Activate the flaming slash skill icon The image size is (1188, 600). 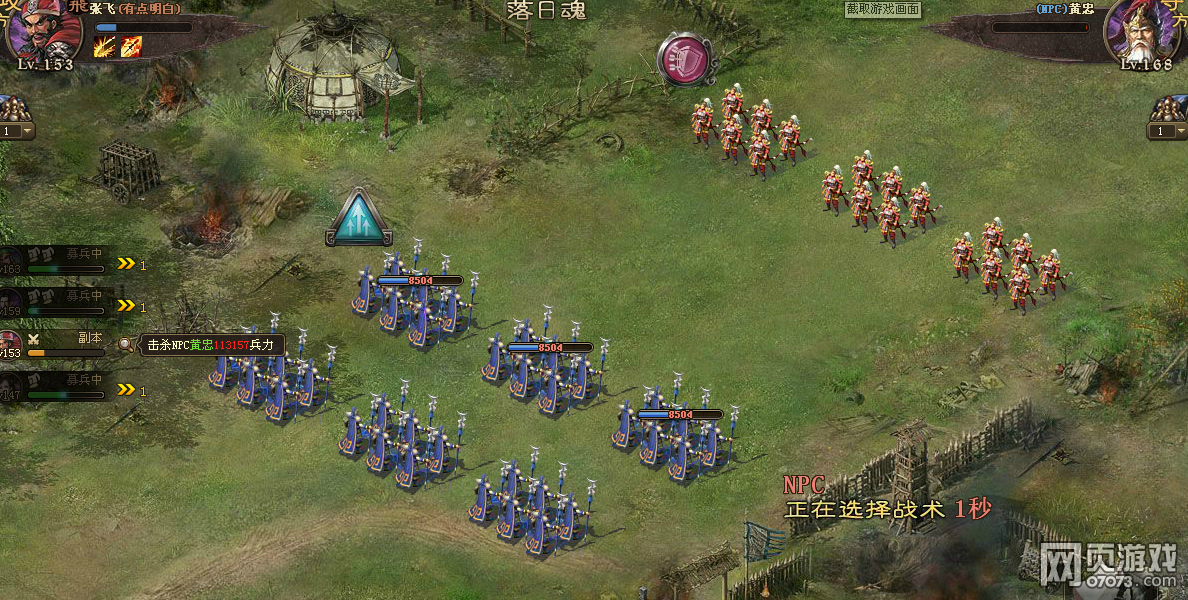point(105,47)
